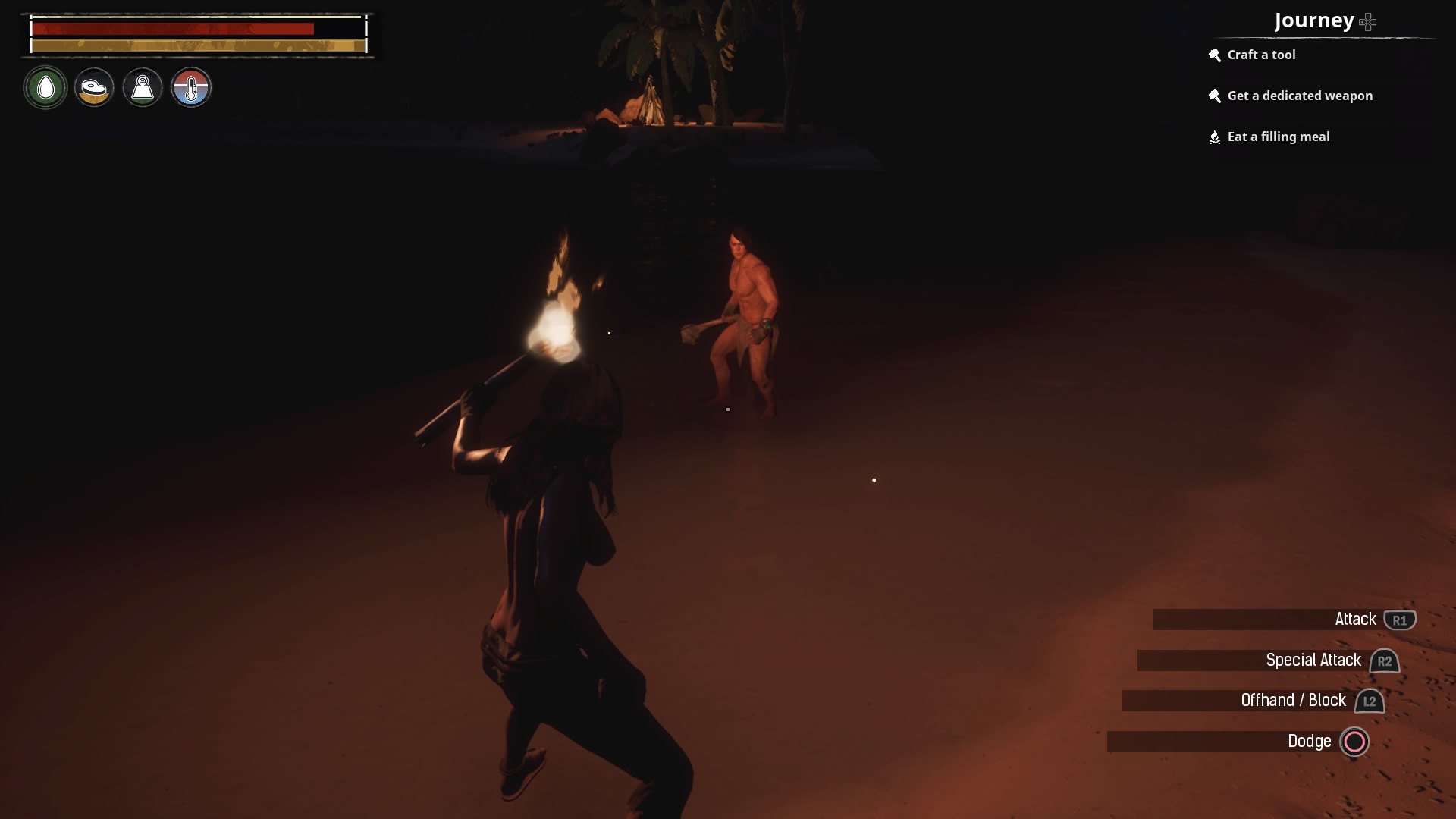The image size is (1456, 819).
Task: Select the "Craft a tool" objective
Action: [1261, 55]
